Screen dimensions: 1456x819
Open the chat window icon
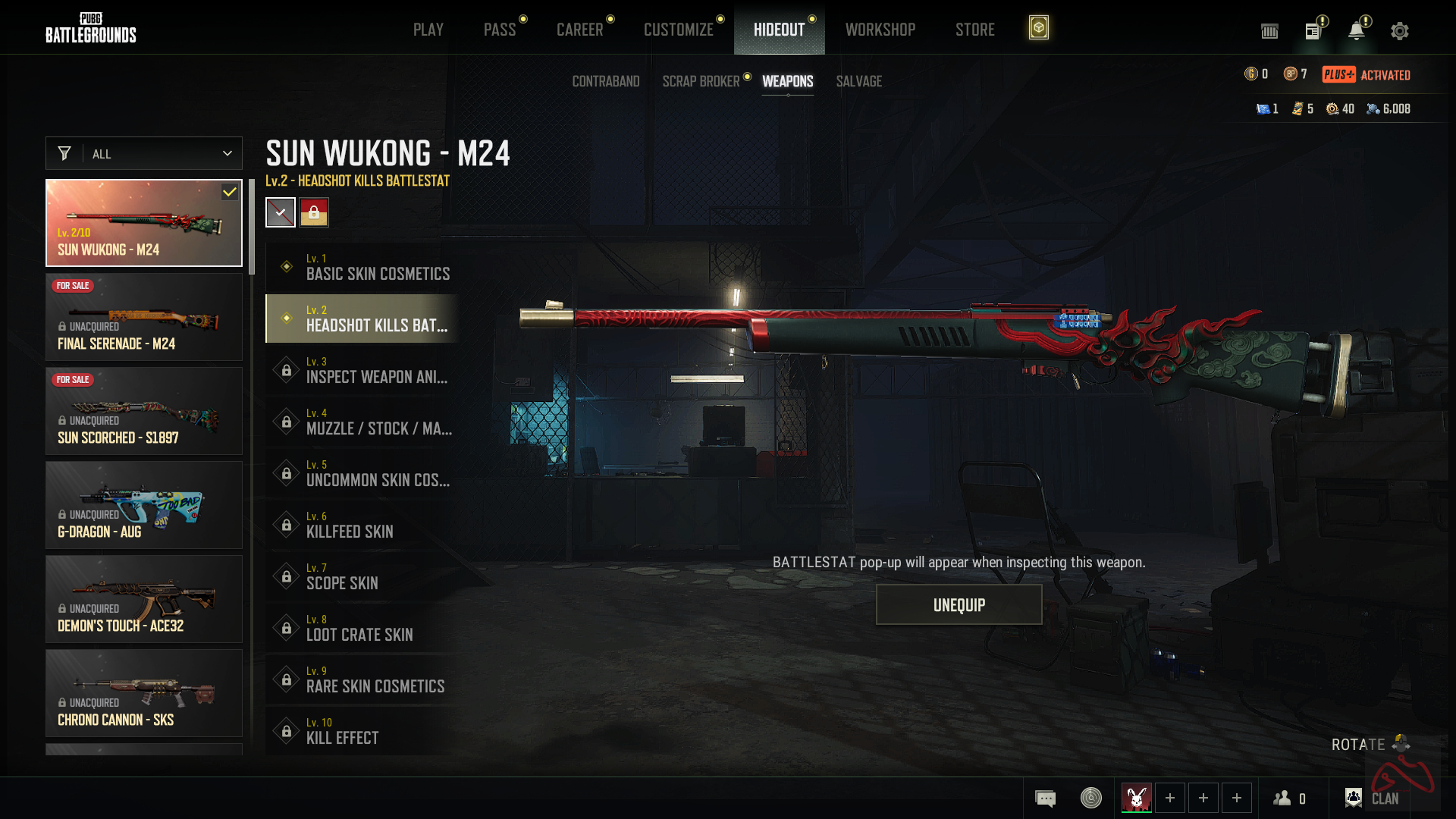(x=1045, y=798)
